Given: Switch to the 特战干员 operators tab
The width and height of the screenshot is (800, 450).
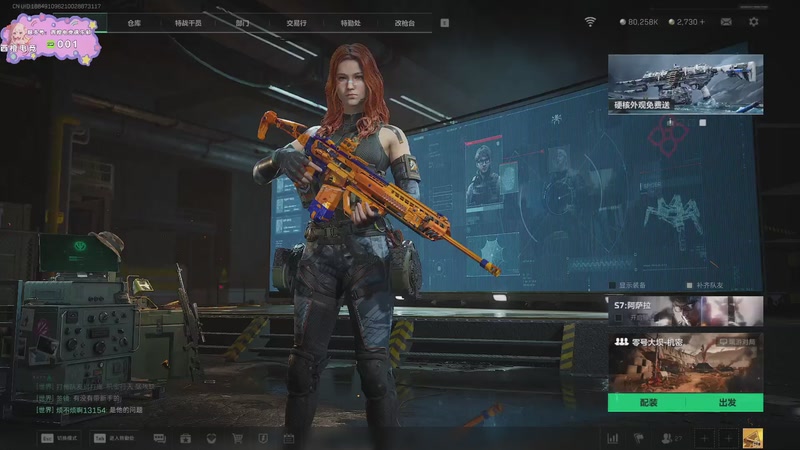Looking at the screenshot, I should tap(188, 21).
